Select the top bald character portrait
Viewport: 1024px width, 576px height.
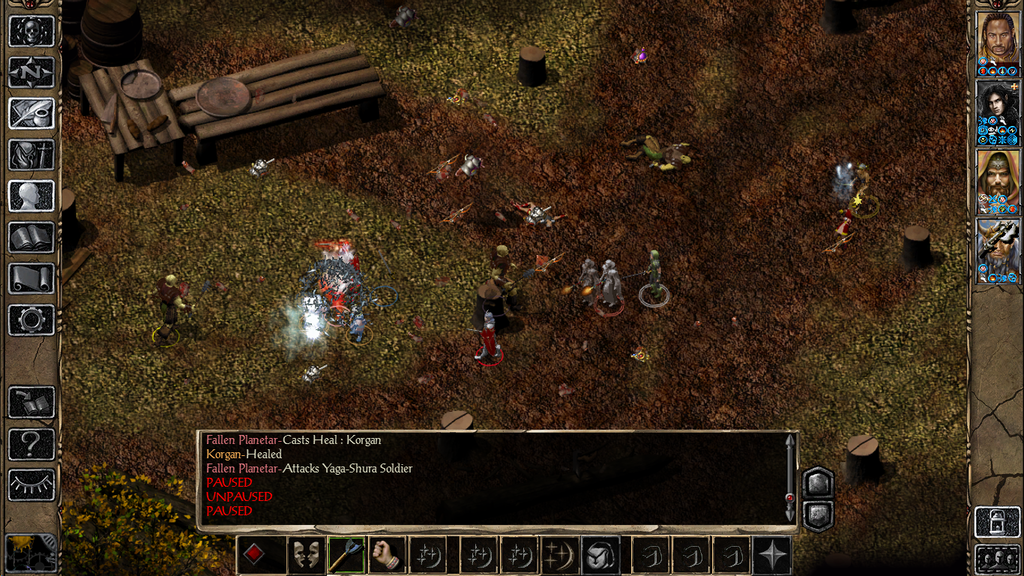[x=997, y=38]
